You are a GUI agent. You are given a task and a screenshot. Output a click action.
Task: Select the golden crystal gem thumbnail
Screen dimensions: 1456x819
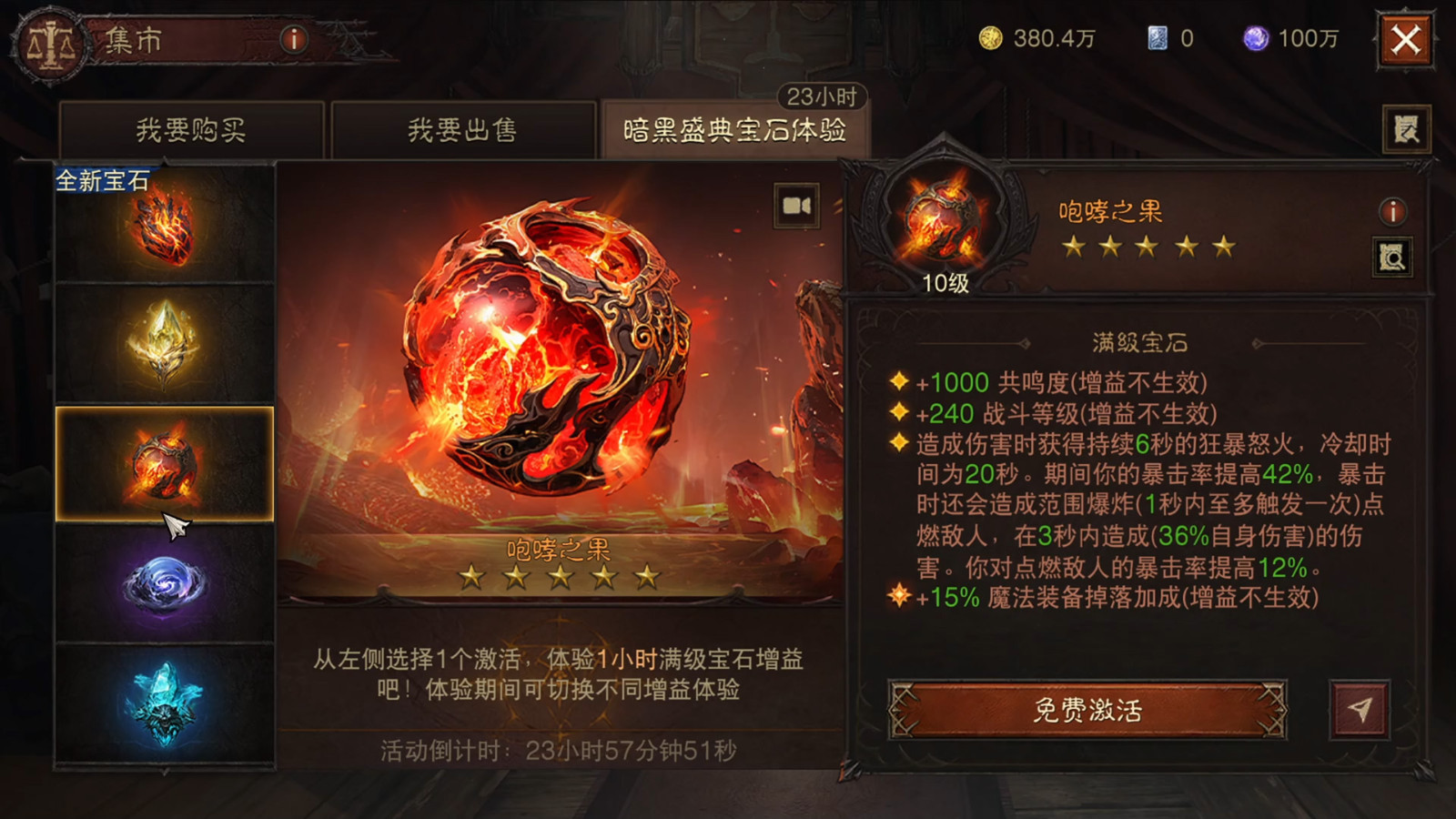[x=164, y=344]
